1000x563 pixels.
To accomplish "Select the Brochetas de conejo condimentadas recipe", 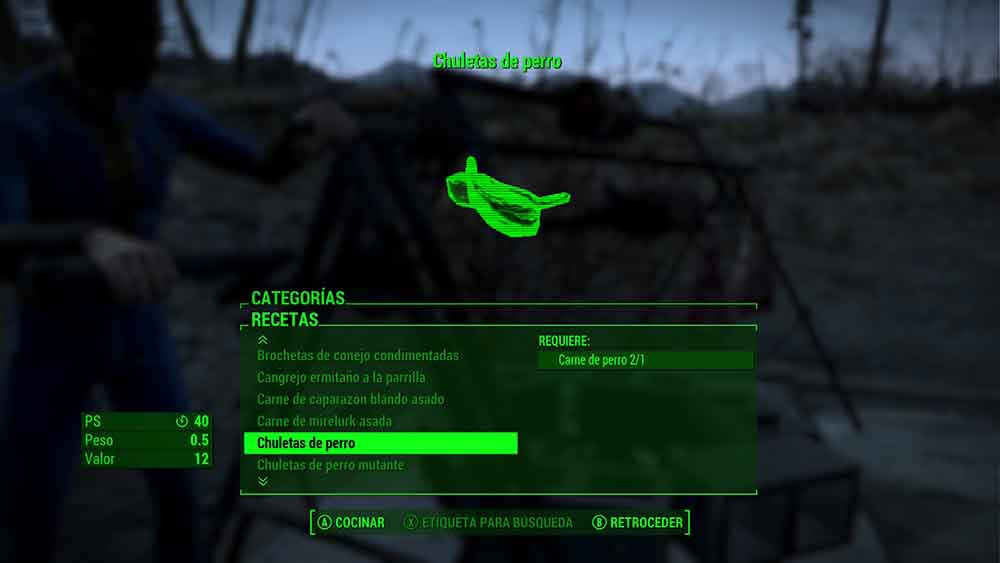I will pyautogui.click(x=357, y=356).
